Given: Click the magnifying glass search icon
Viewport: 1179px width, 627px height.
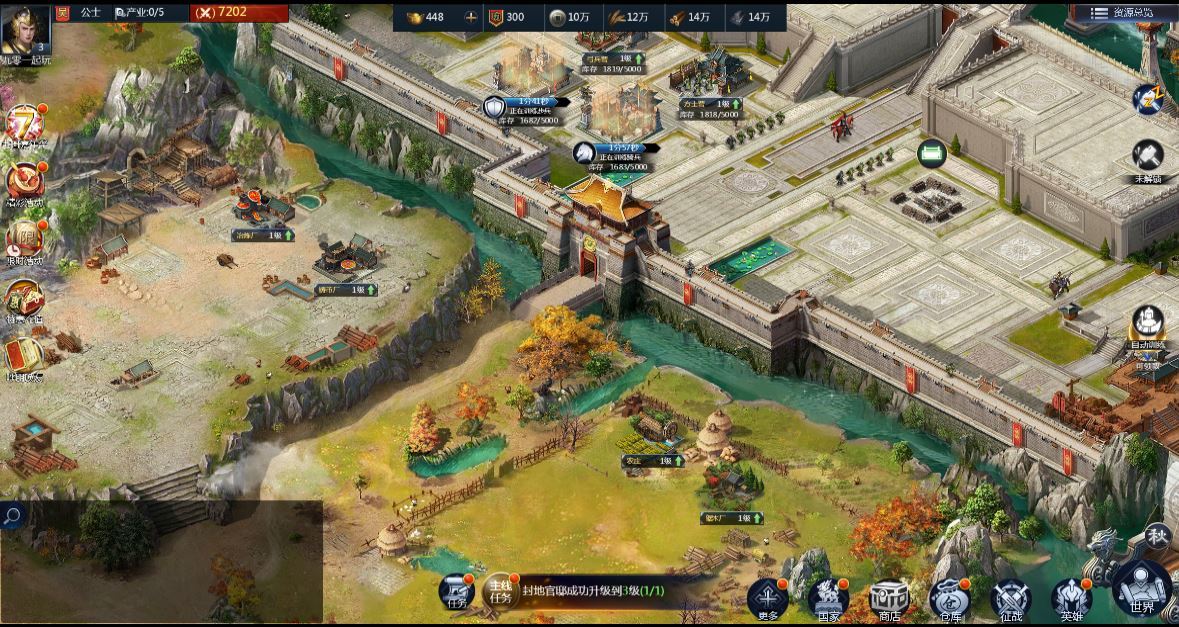Looking at the screenshot, I should point(12,516).
